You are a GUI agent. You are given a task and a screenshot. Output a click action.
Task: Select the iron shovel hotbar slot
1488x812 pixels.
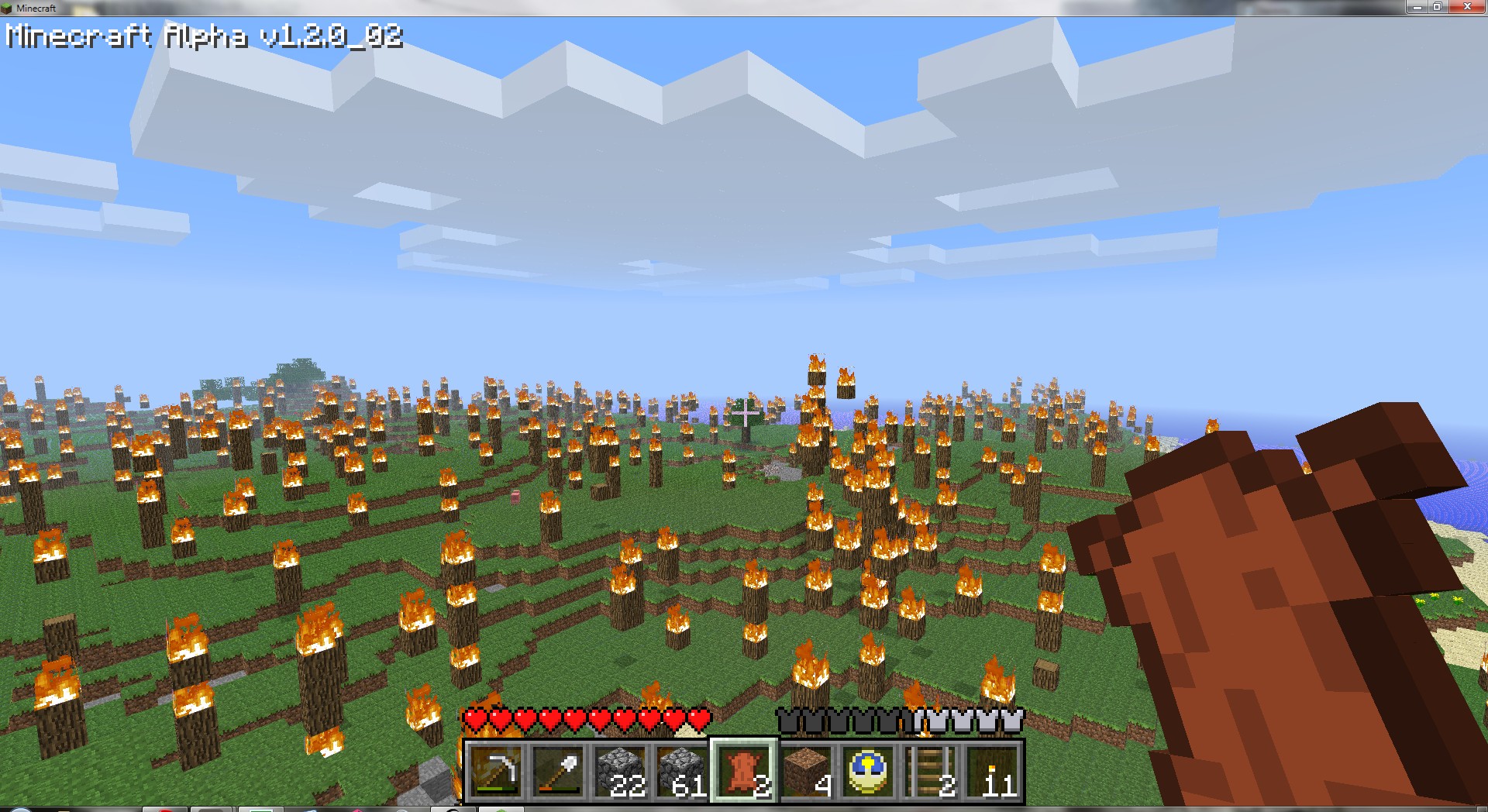pos(558,771)
